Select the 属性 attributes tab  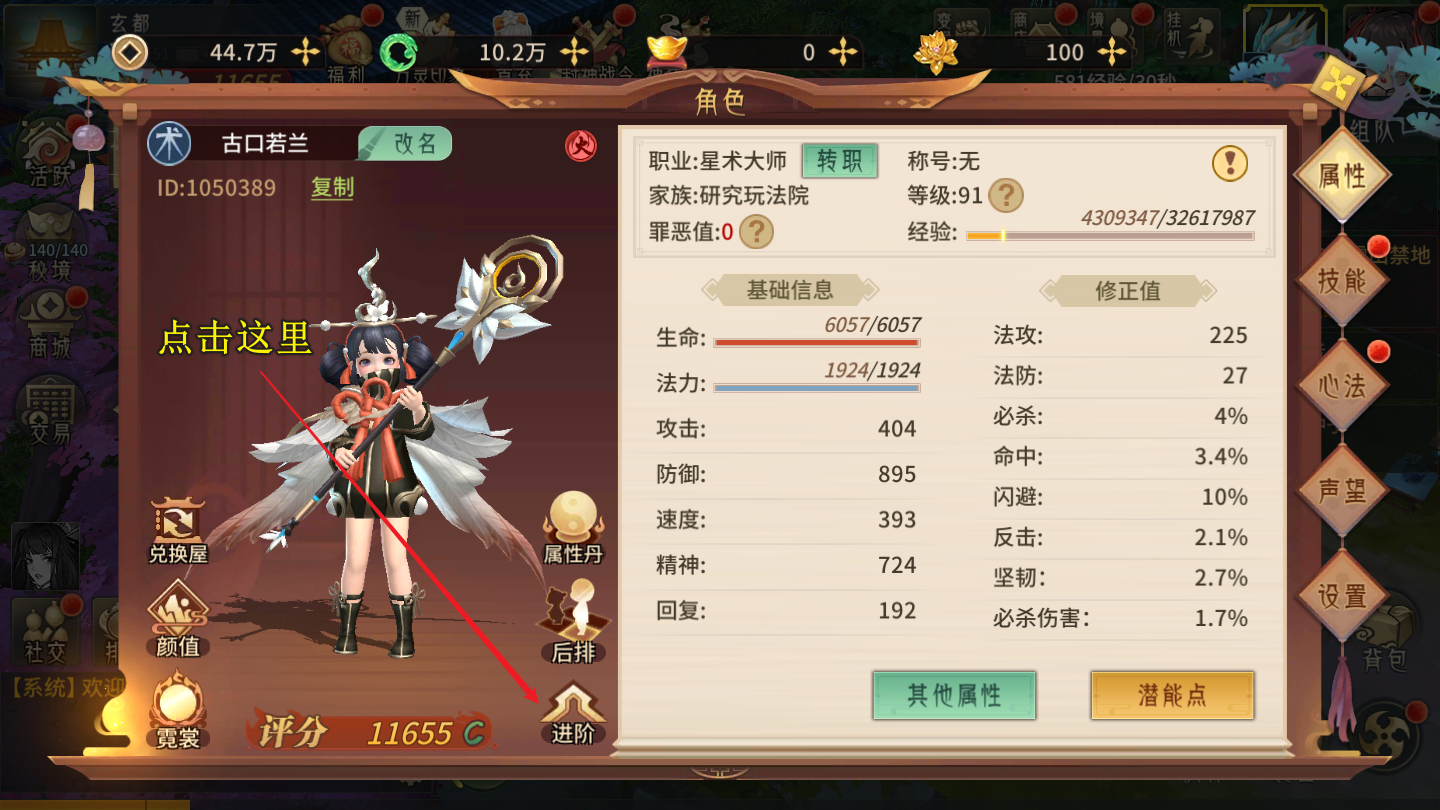[x=1342, y=176]
